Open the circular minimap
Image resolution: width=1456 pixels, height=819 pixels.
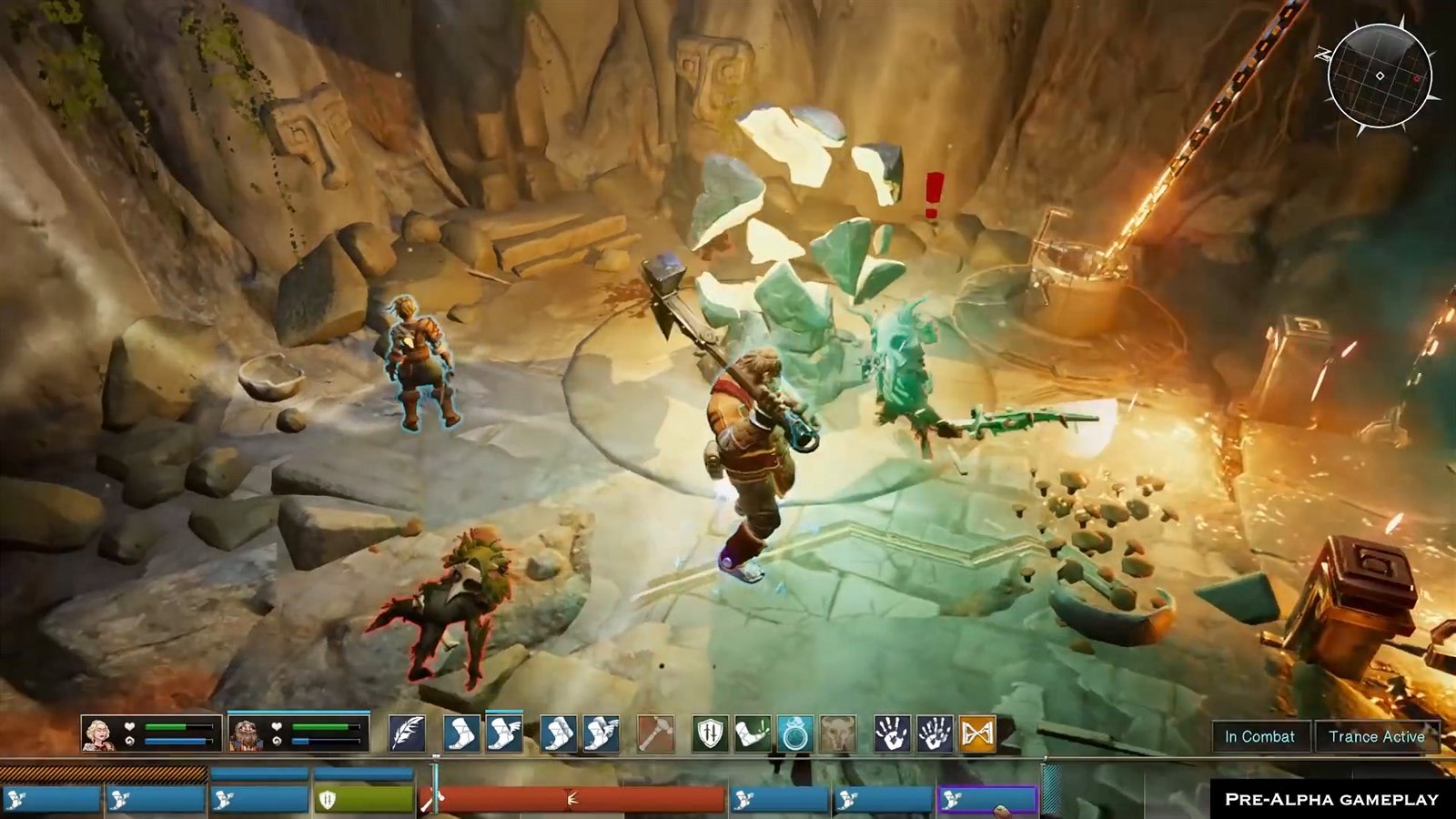click(x=1380, y=76)
